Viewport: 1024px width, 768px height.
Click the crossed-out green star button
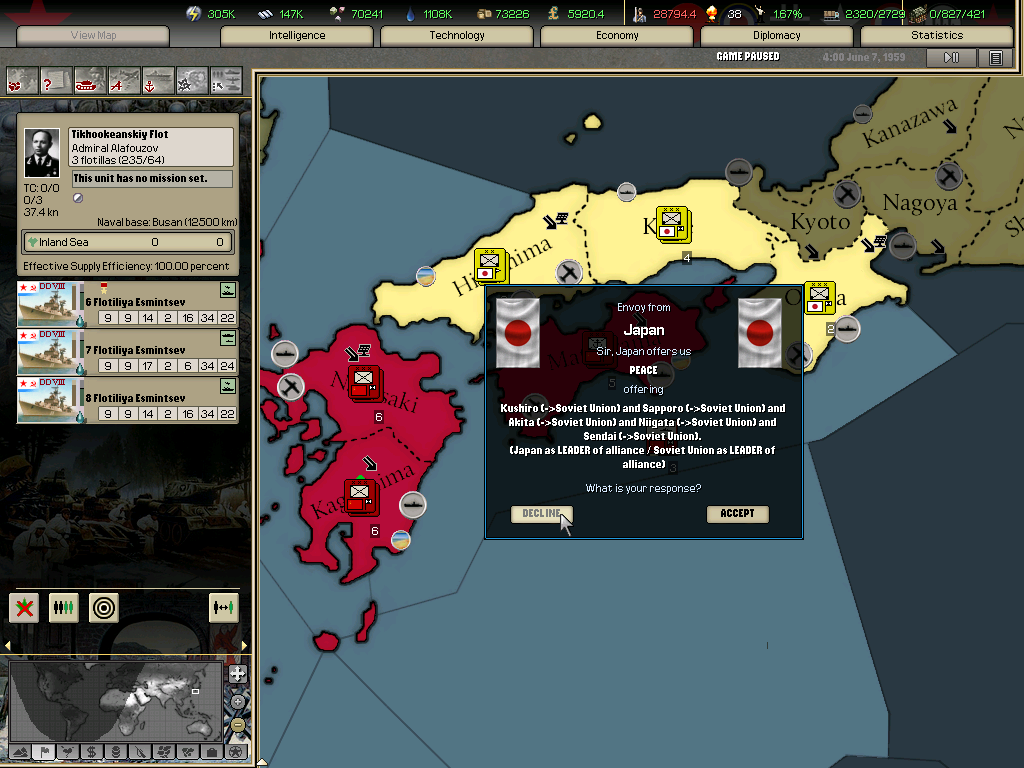click(24, 607)
